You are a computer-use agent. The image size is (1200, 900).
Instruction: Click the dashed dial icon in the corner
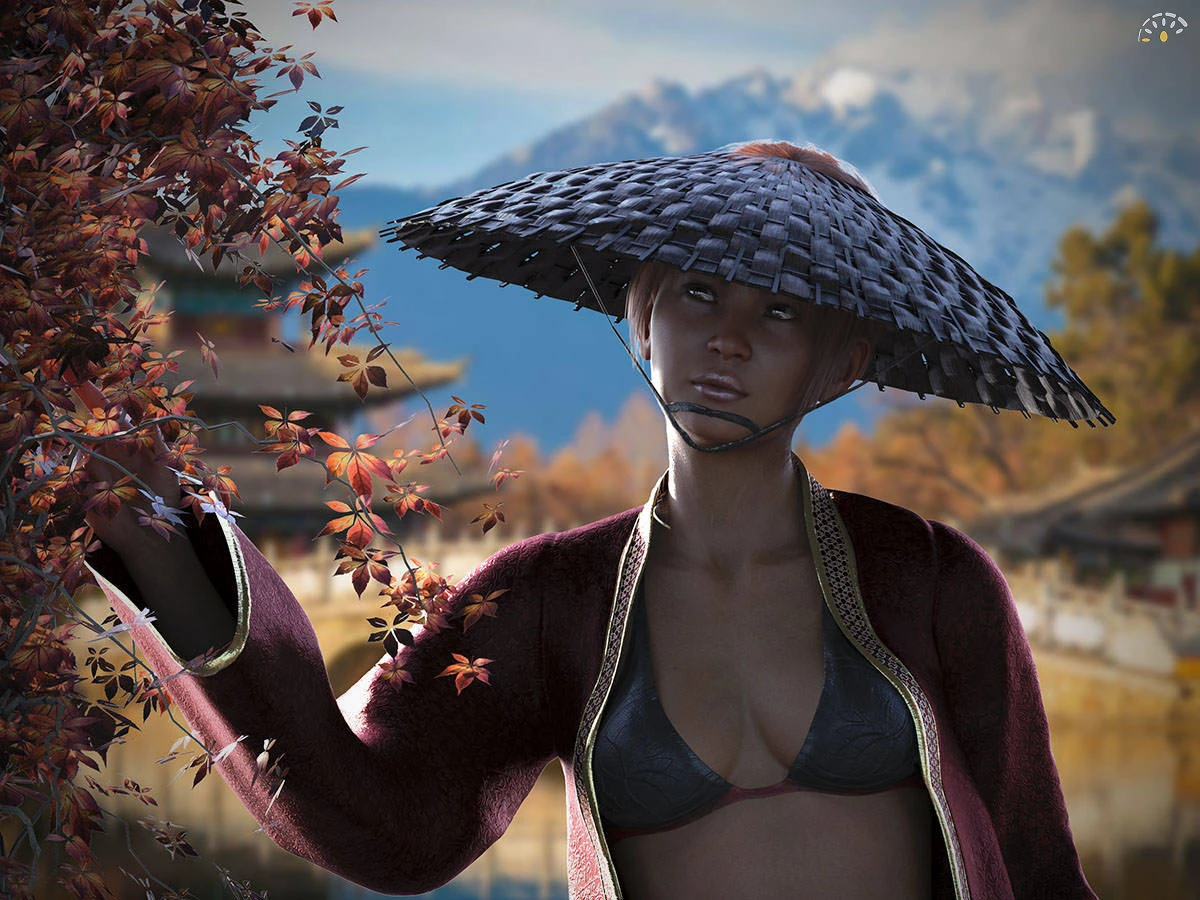[x=1161, y=28]
